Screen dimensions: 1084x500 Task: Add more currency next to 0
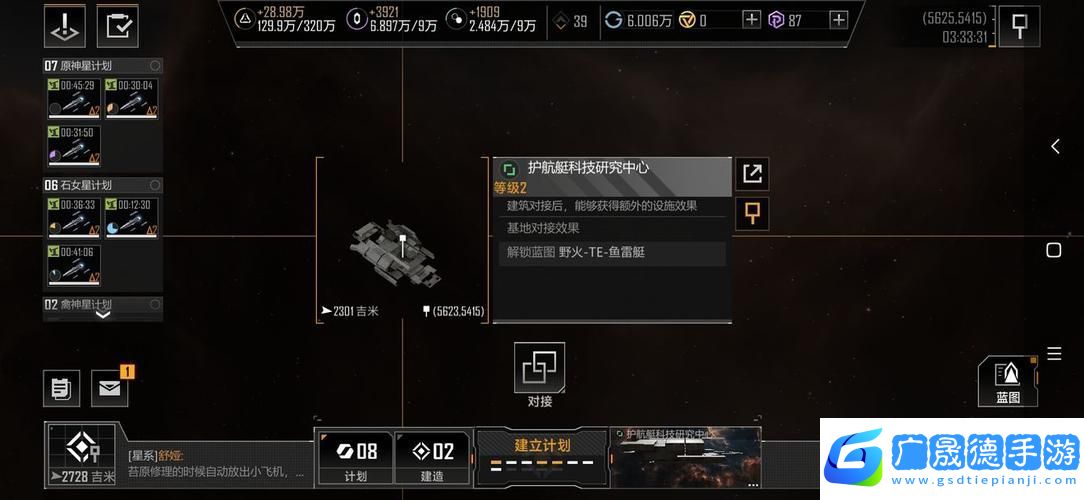751,19
